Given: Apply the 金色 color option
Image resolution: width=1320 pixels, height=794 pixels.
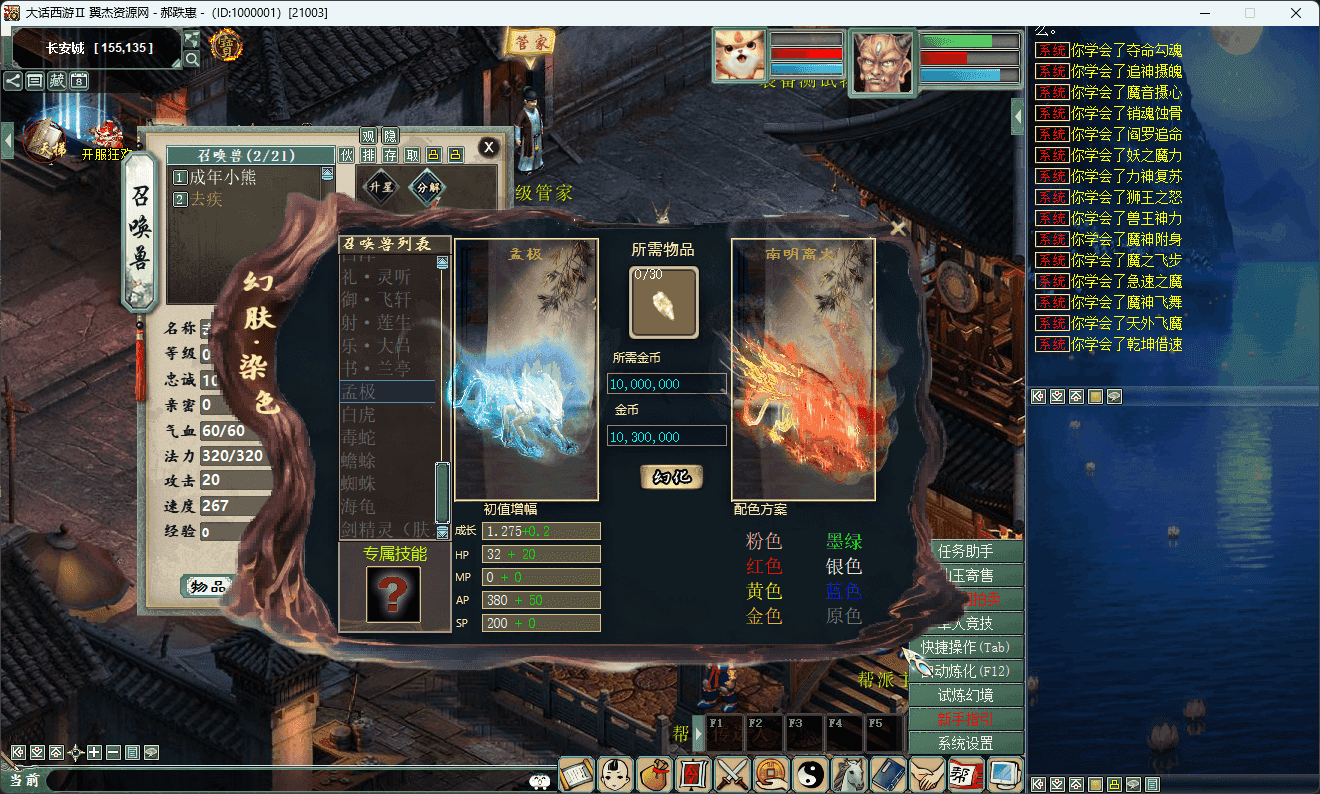Looking at the screenshot, I should tap(764, 616).
